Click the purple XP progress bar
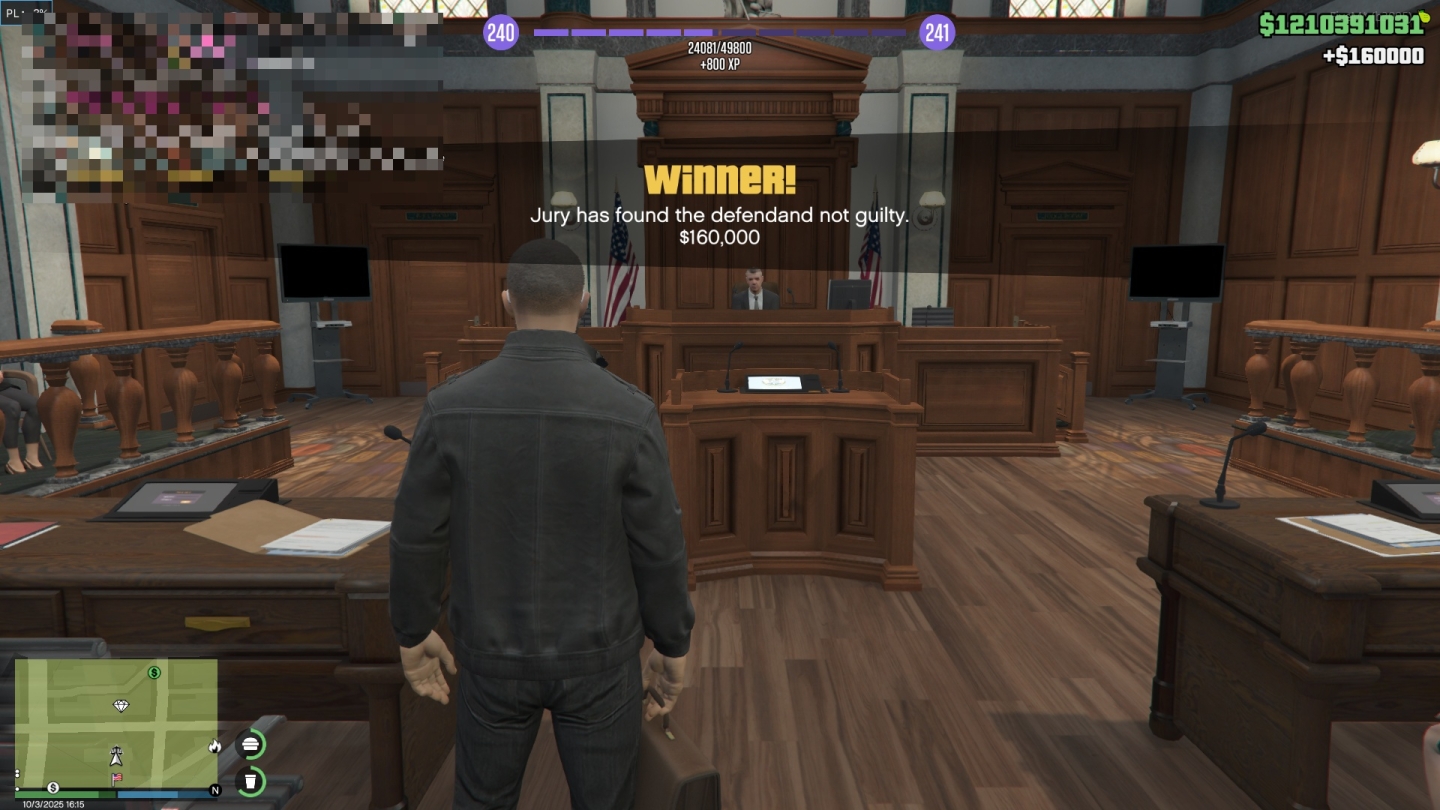 point(720,32)
